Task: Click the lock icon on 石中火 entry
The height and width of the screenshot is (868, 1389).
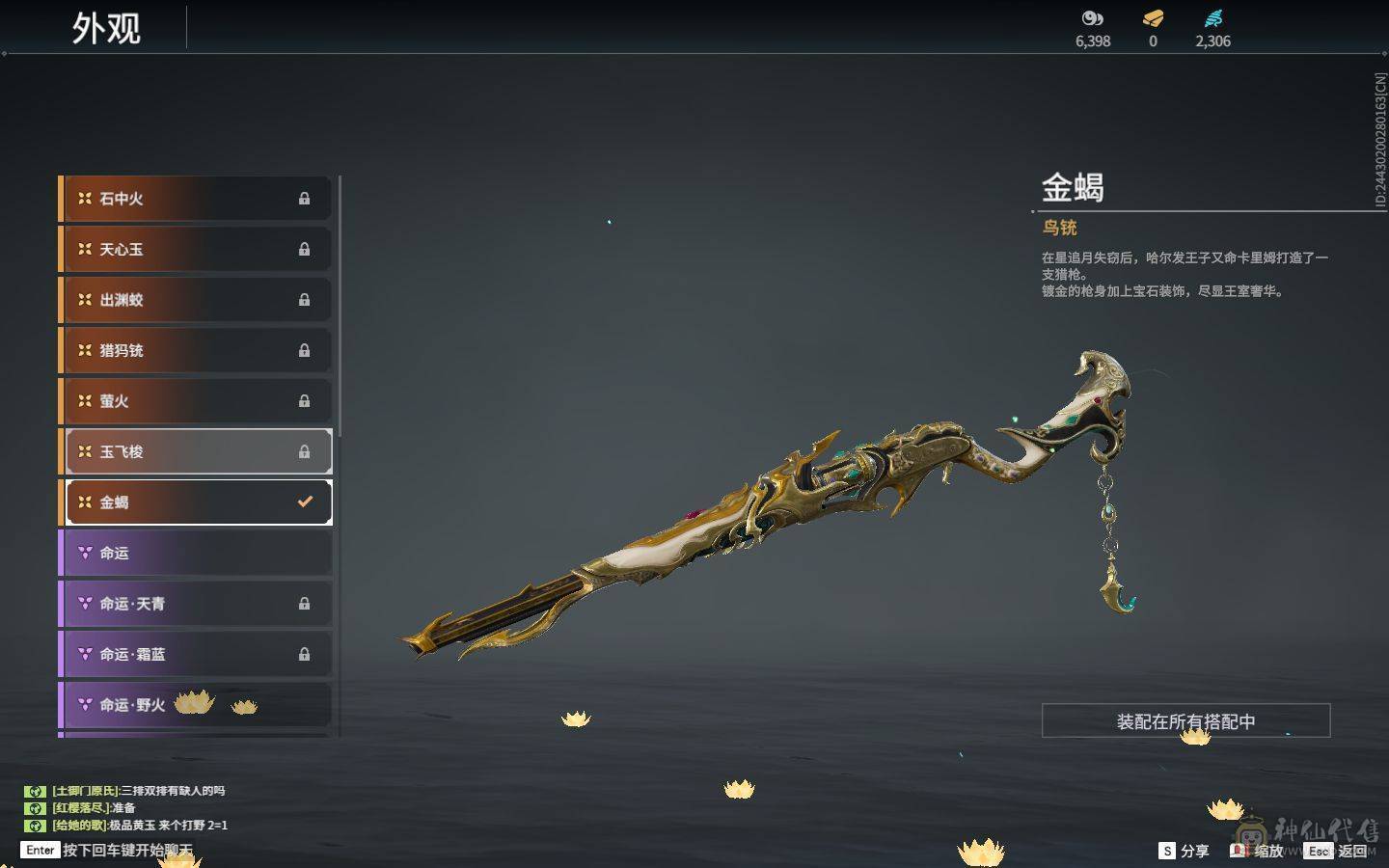Action: coord(305,199)
